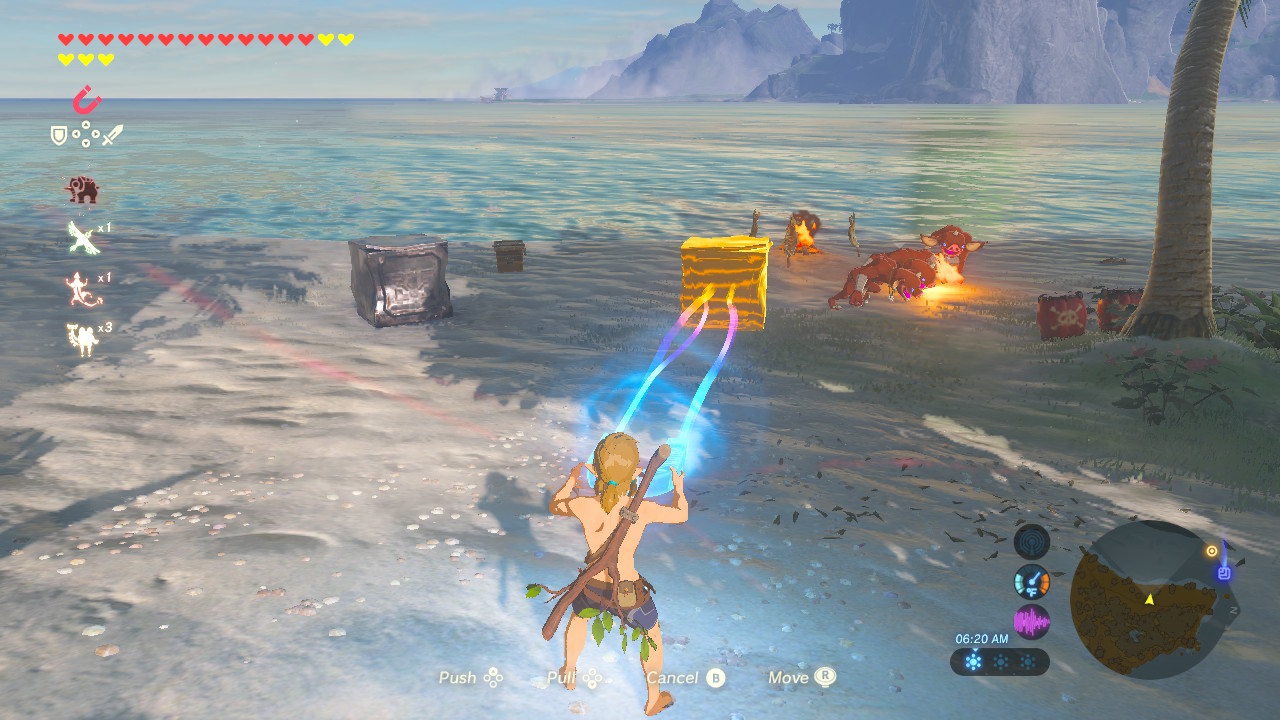The height and width of the screenshot is (720, 1280).
Task: Open the weather forecast panel
Action: tap(1000, 661)
